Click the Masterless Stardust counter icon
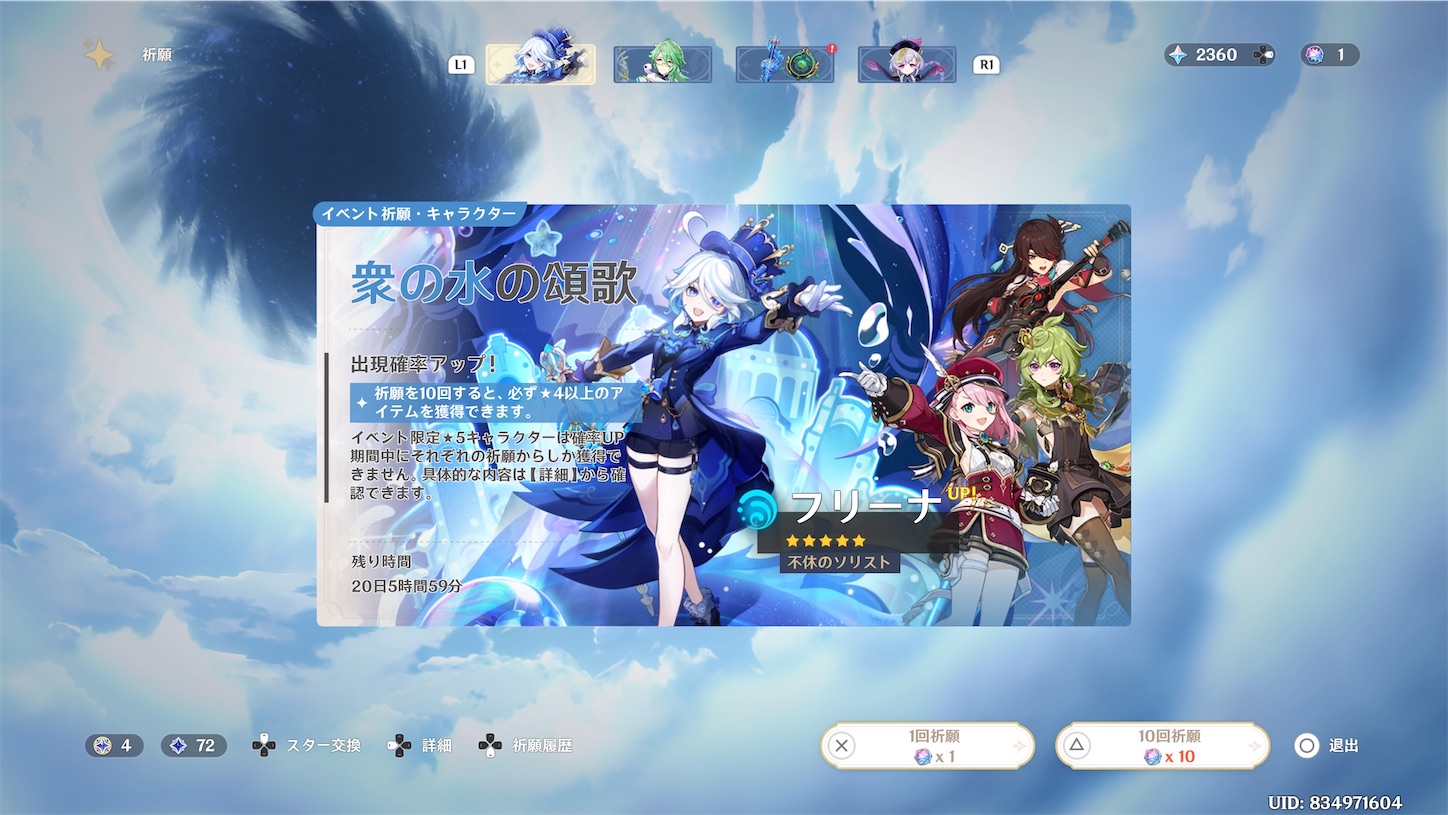Viewport: 1448px width, 815px height. [x=177, y=745]
